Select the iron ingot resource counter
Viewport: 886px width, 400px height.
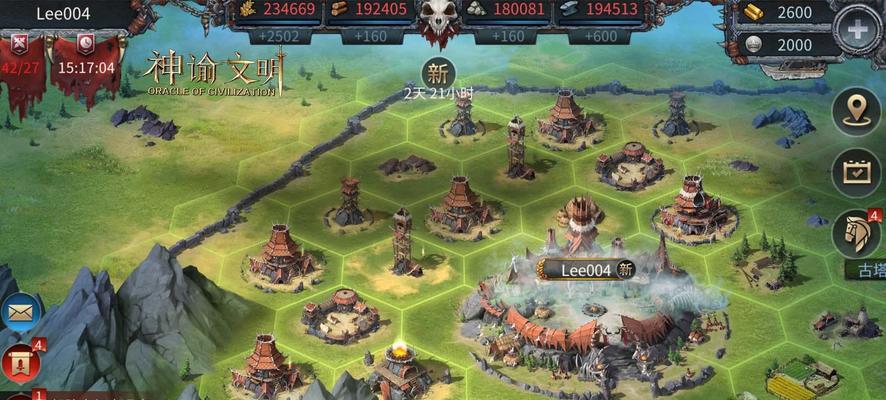coord(600,12)
